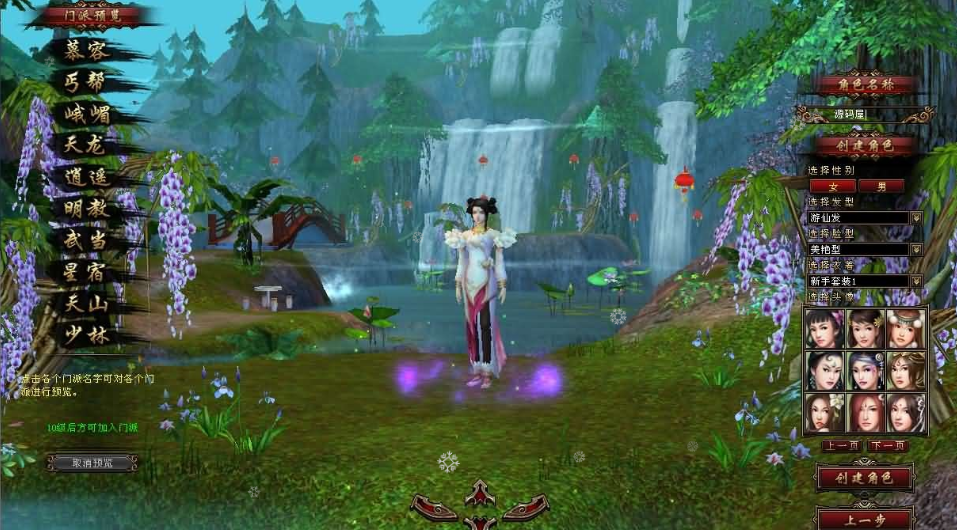Image resolution: width=957 pixels, height=530 pixels.
Task: Preview the 慕容 sect
Action: [x=84, y=51]
